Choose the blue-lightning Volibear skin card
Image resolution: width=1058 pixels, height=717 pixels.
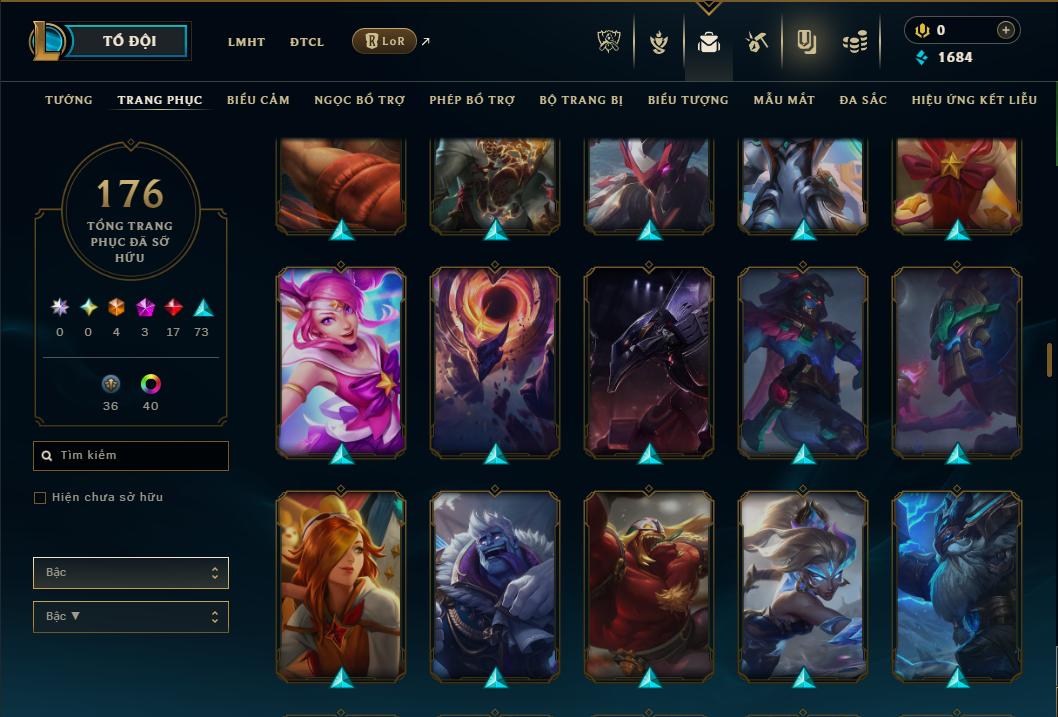click(x=957, y=585)
